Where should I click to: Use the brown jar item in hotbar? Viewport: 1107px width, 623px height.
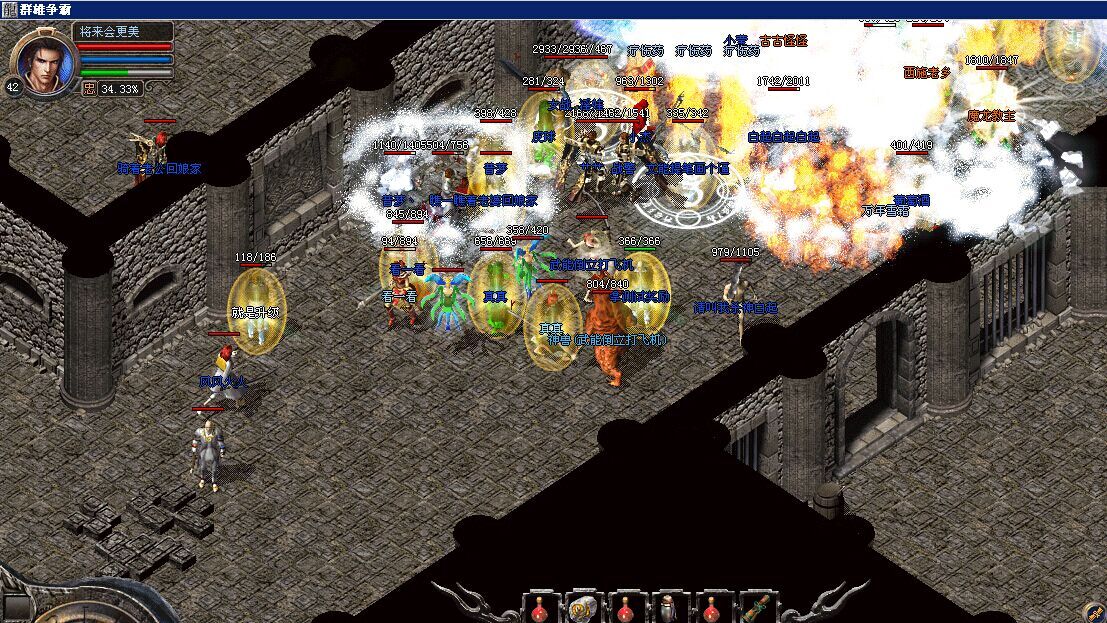[x=668, y=607]
